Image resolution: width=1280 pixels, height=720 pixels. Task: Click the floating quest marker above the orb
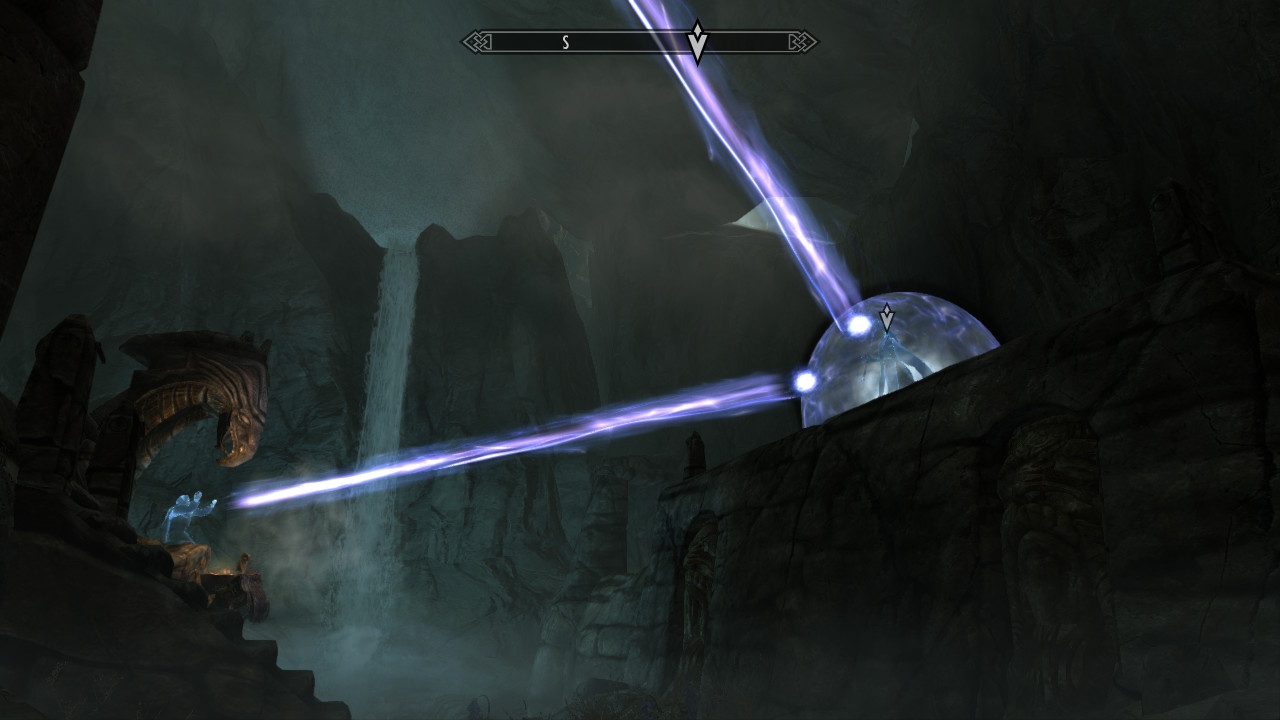(886, 318)
